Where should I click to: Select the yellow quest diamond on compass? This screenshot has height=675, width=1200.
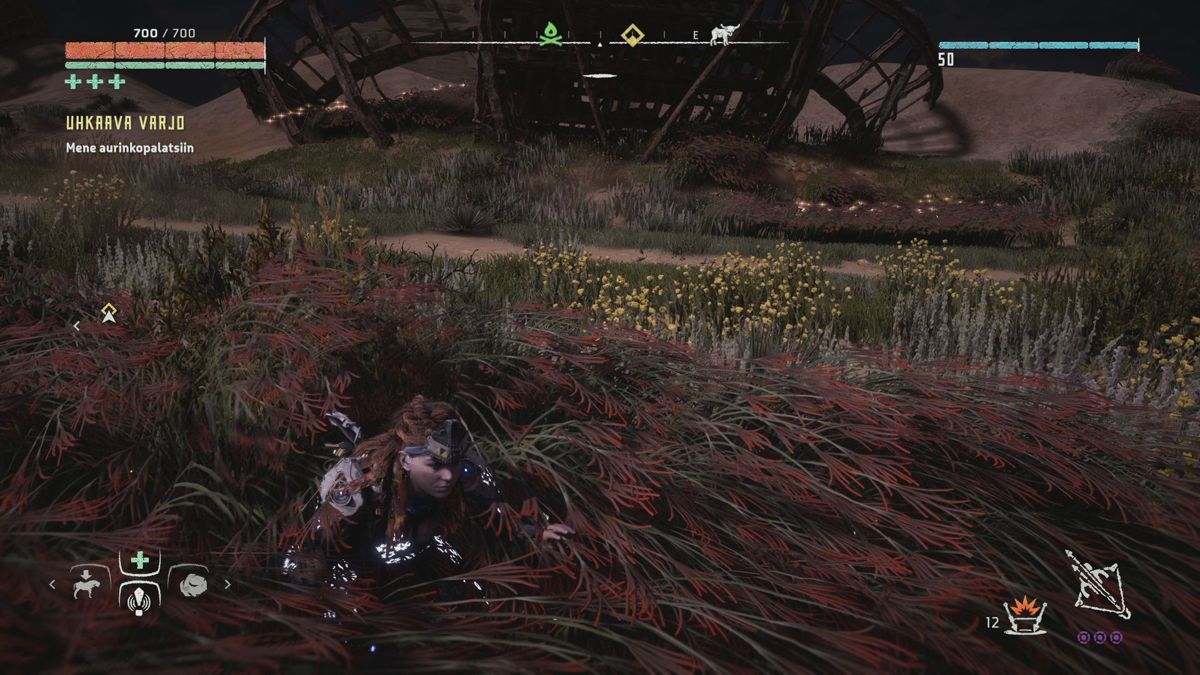[631, 36]
